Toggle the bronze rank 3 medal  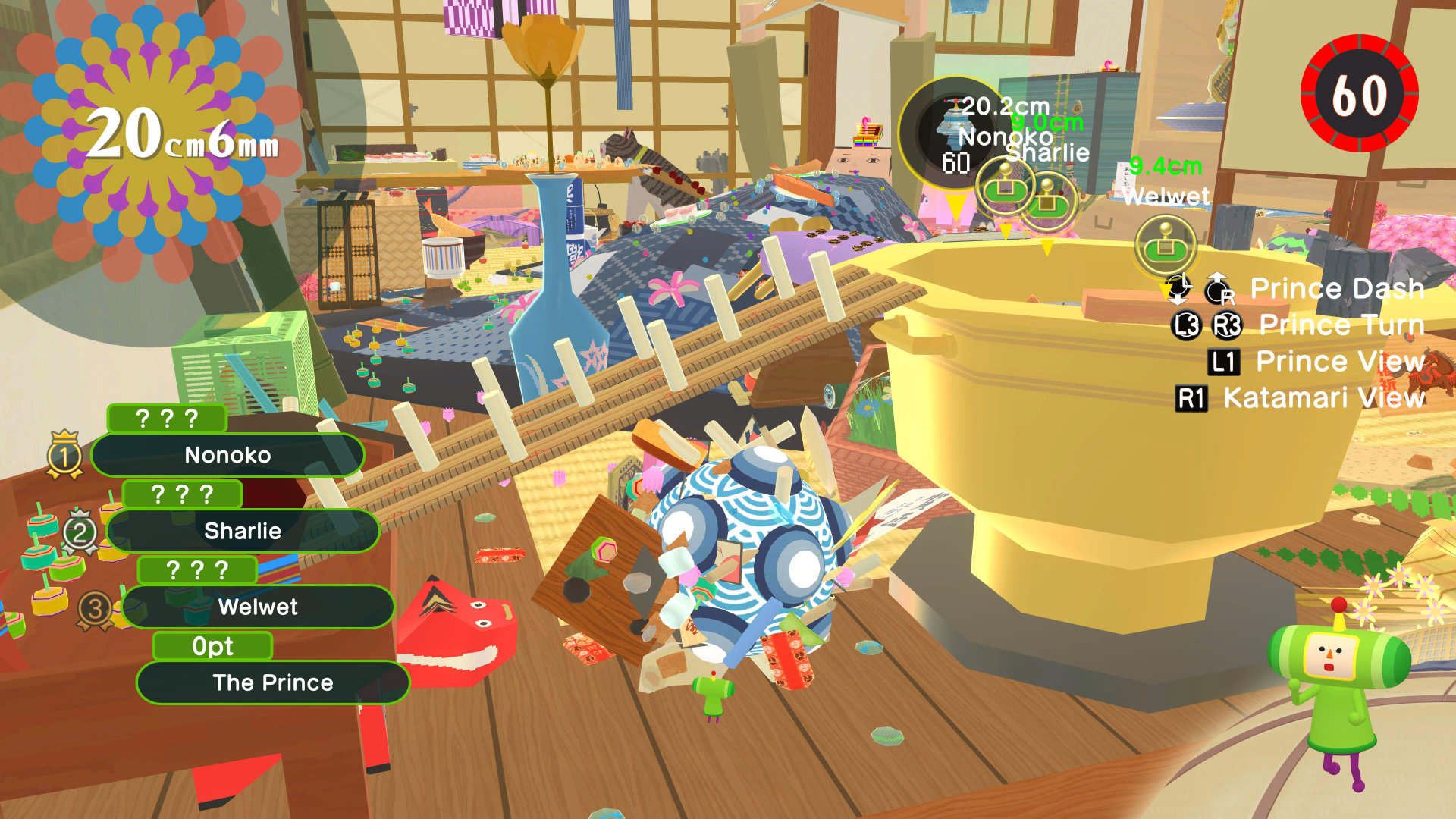pos(97,606)
